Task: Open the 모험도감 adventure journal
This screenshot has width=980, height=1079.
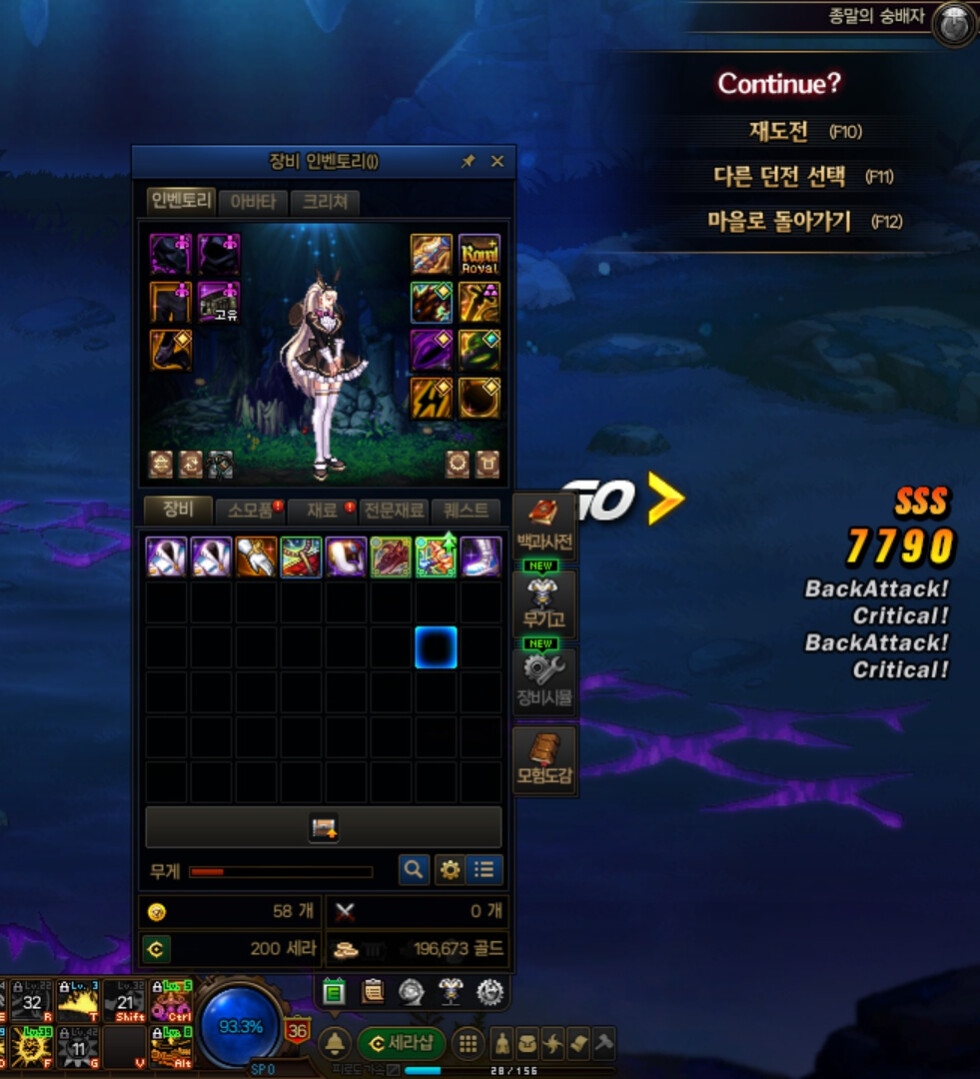Action: [545, 759]
